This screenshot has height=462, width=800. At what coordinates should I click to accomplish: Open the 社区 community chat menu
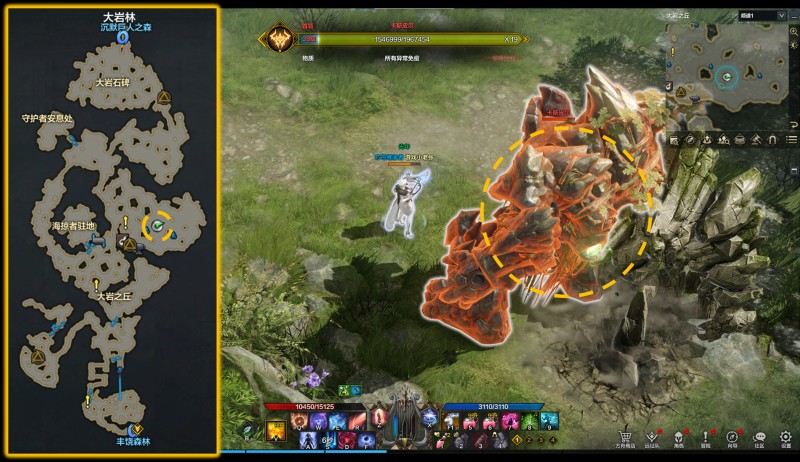(759, 436)
